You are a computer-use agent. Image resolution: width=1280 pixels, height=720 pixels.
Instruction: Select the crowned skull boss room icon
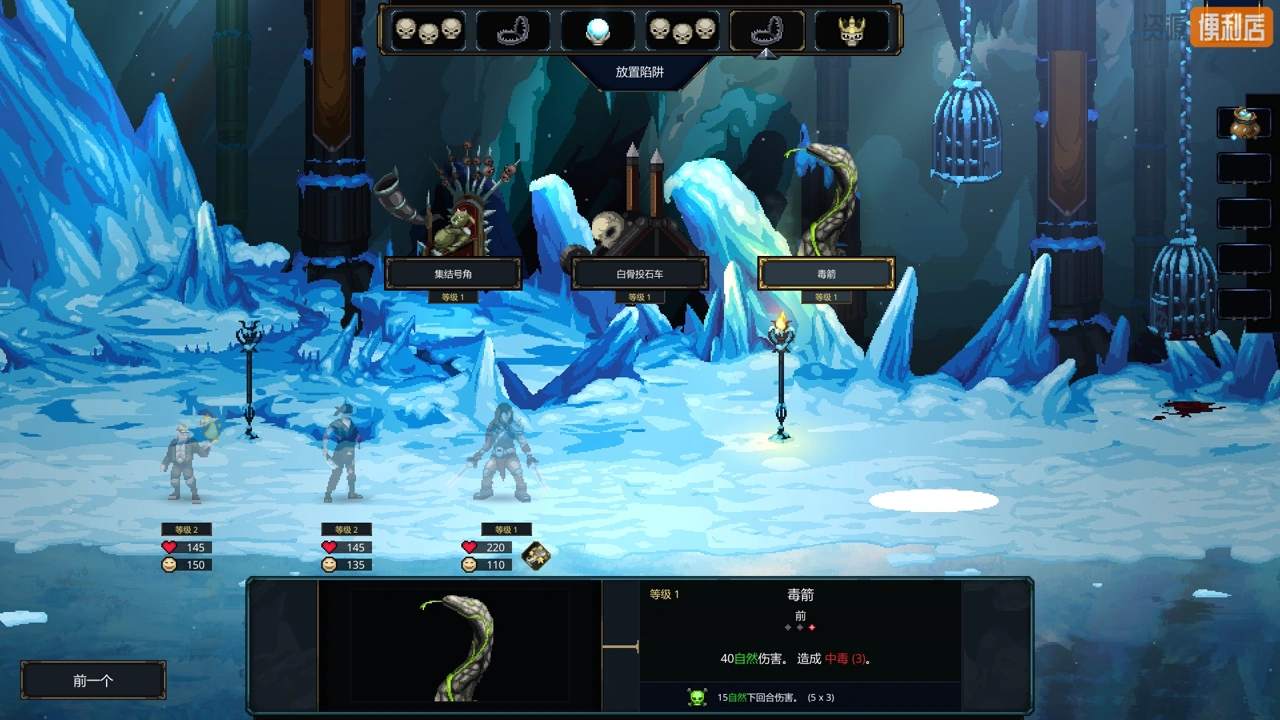852,30
